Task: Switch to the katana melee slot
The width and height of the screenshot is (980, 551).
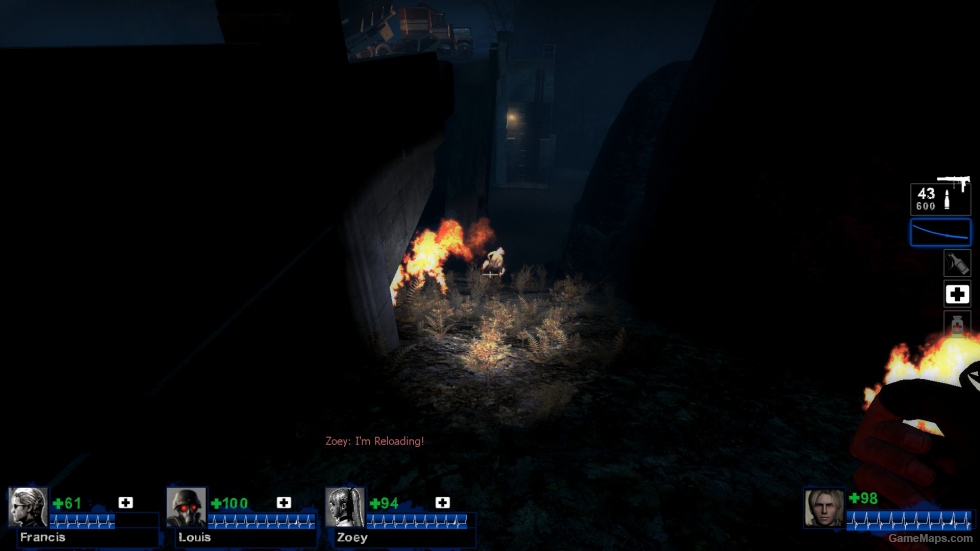Action: pyautogui.click(x=940, y=232)
